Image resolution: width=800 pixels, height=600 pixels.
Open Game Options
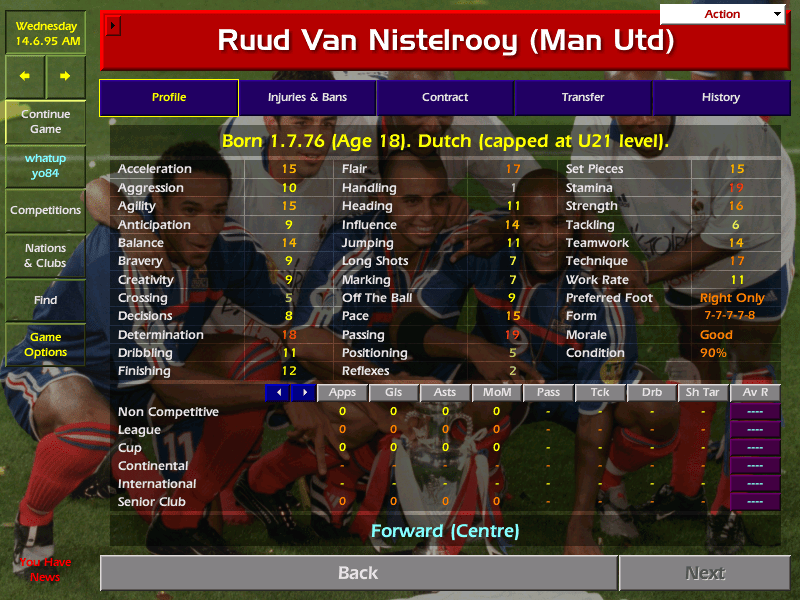click(x=45, y=345)
